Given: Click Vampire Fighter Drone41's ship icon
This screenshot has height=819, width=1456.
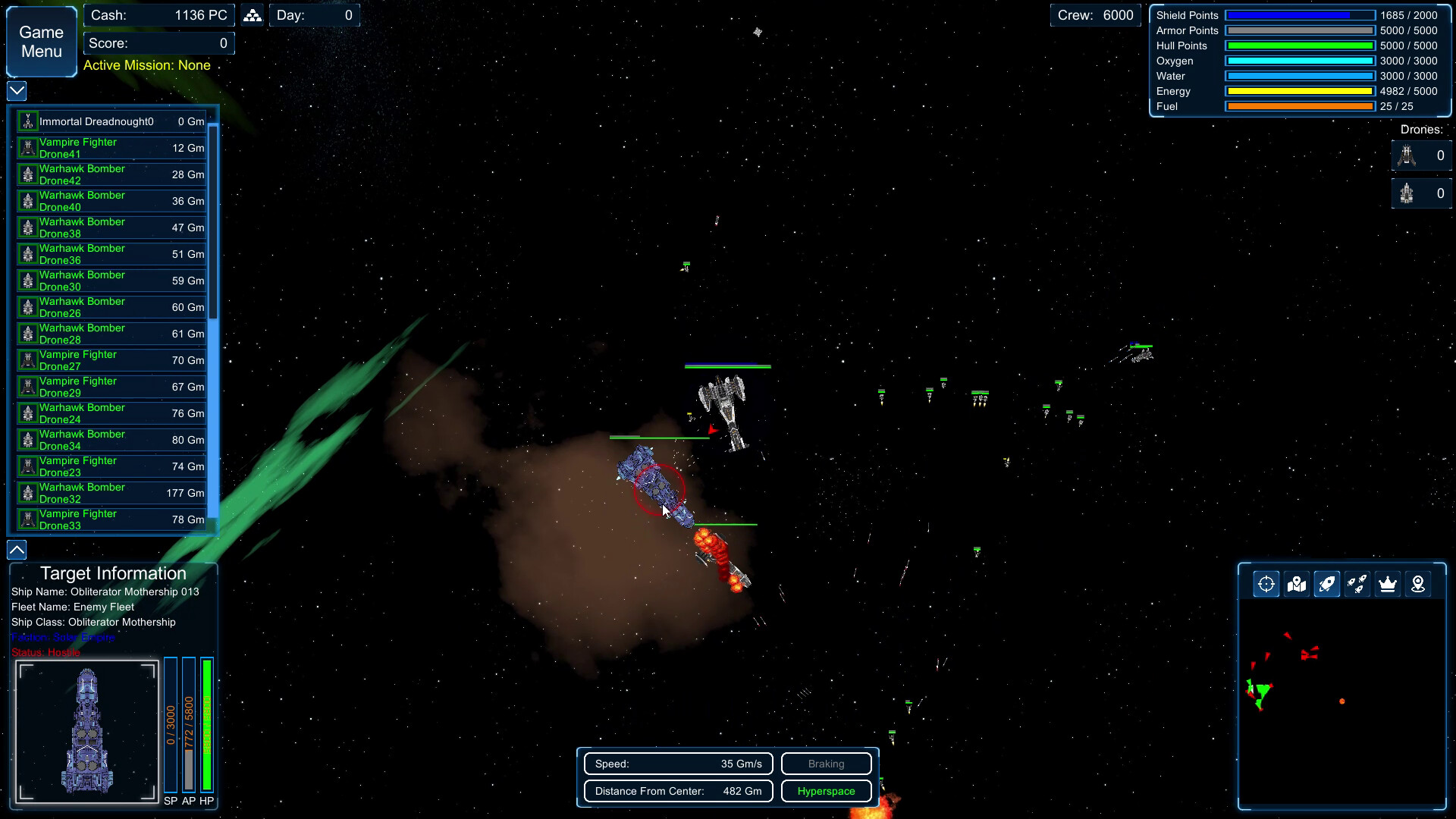Looking at the screenshot, I should 28,147.
